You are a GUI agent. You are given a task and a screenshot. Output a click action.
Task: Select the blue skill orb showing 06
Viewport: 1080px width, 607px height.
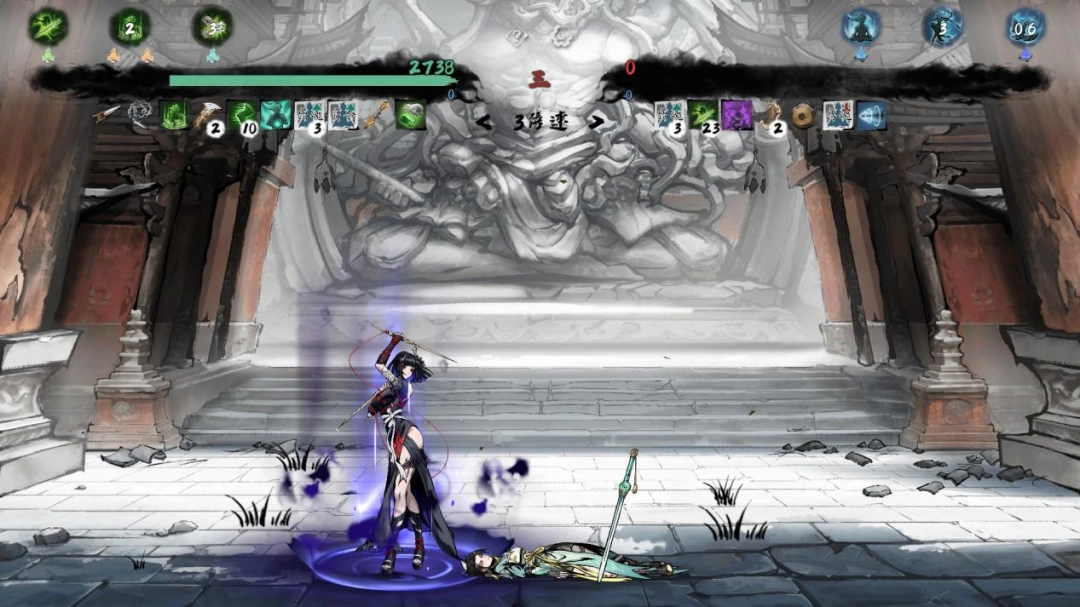(1025, 27)
